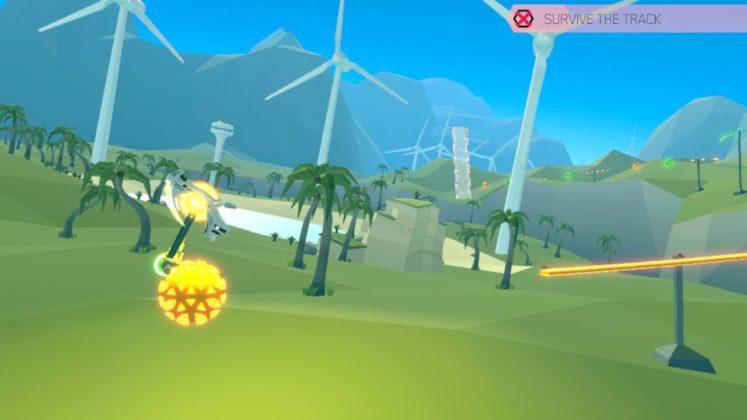Click the crossed-circle objective status icon
This screenshot has height=420, width=747.
523,18
